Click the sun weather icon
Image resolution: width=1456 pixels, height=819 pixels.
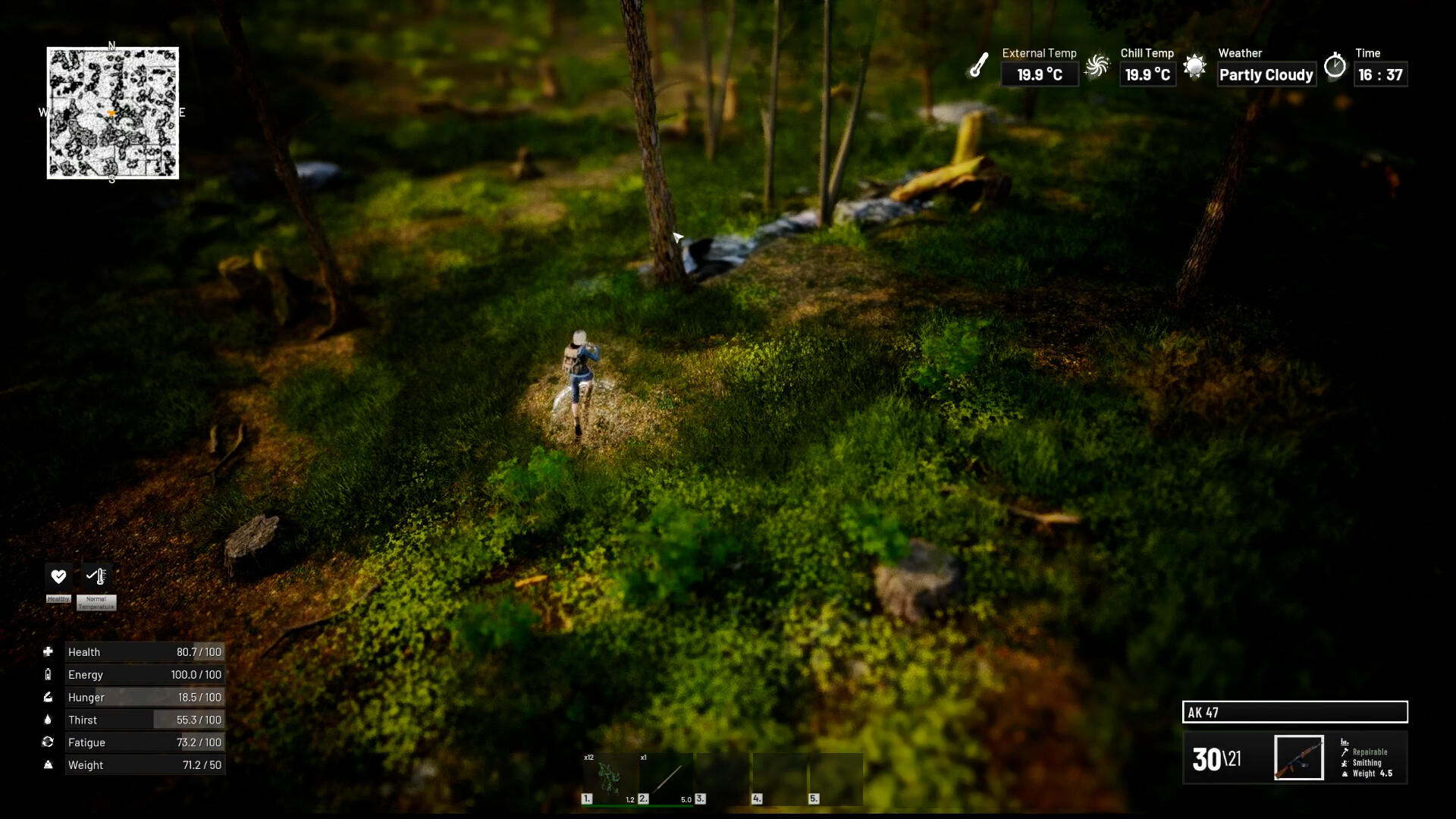[1194, 67]
